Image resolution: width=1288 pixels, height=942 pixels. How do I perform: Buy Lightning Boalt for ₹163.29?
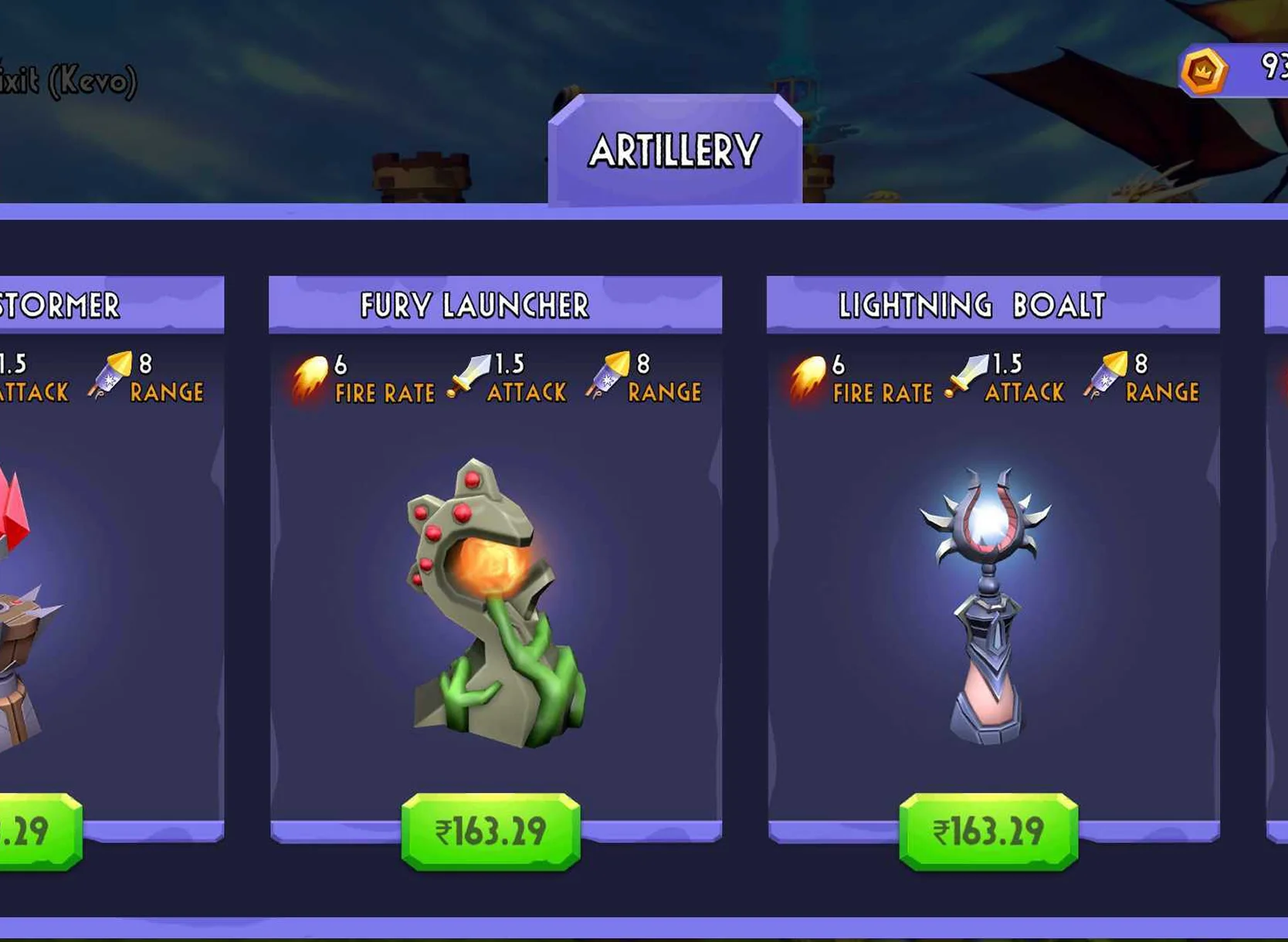(989, 832)
